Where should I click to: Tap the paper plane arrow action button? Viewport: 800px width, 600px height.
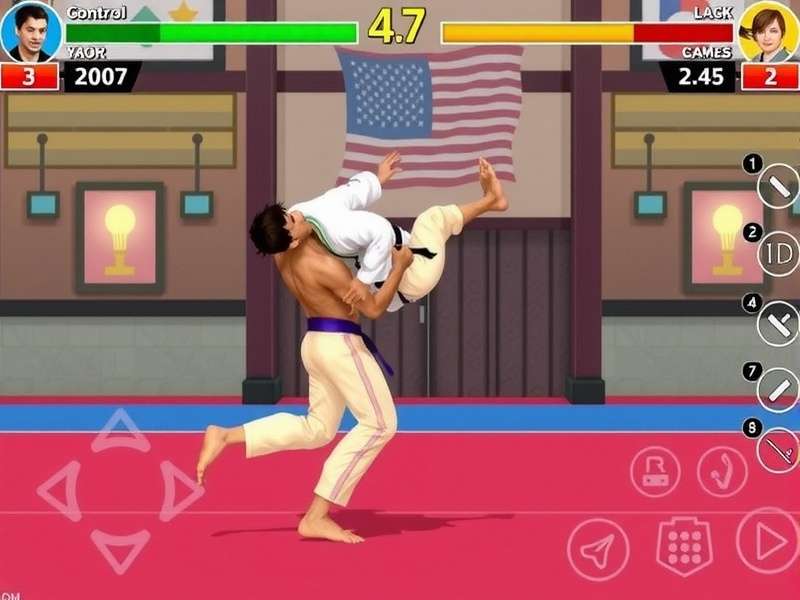[598, 549]
